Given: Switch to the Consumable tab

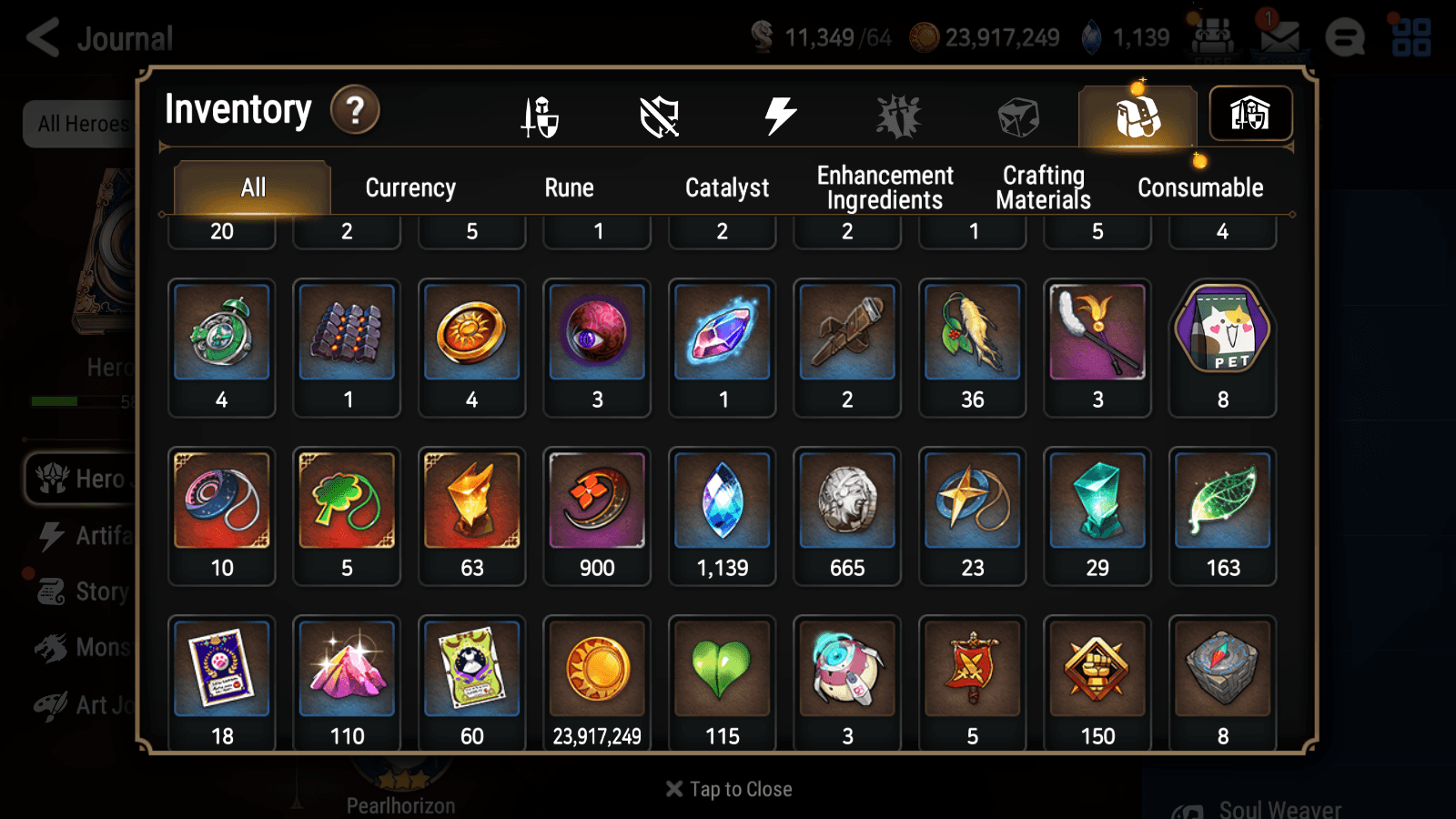Looking at the screenshot, I should (1199, 187).
